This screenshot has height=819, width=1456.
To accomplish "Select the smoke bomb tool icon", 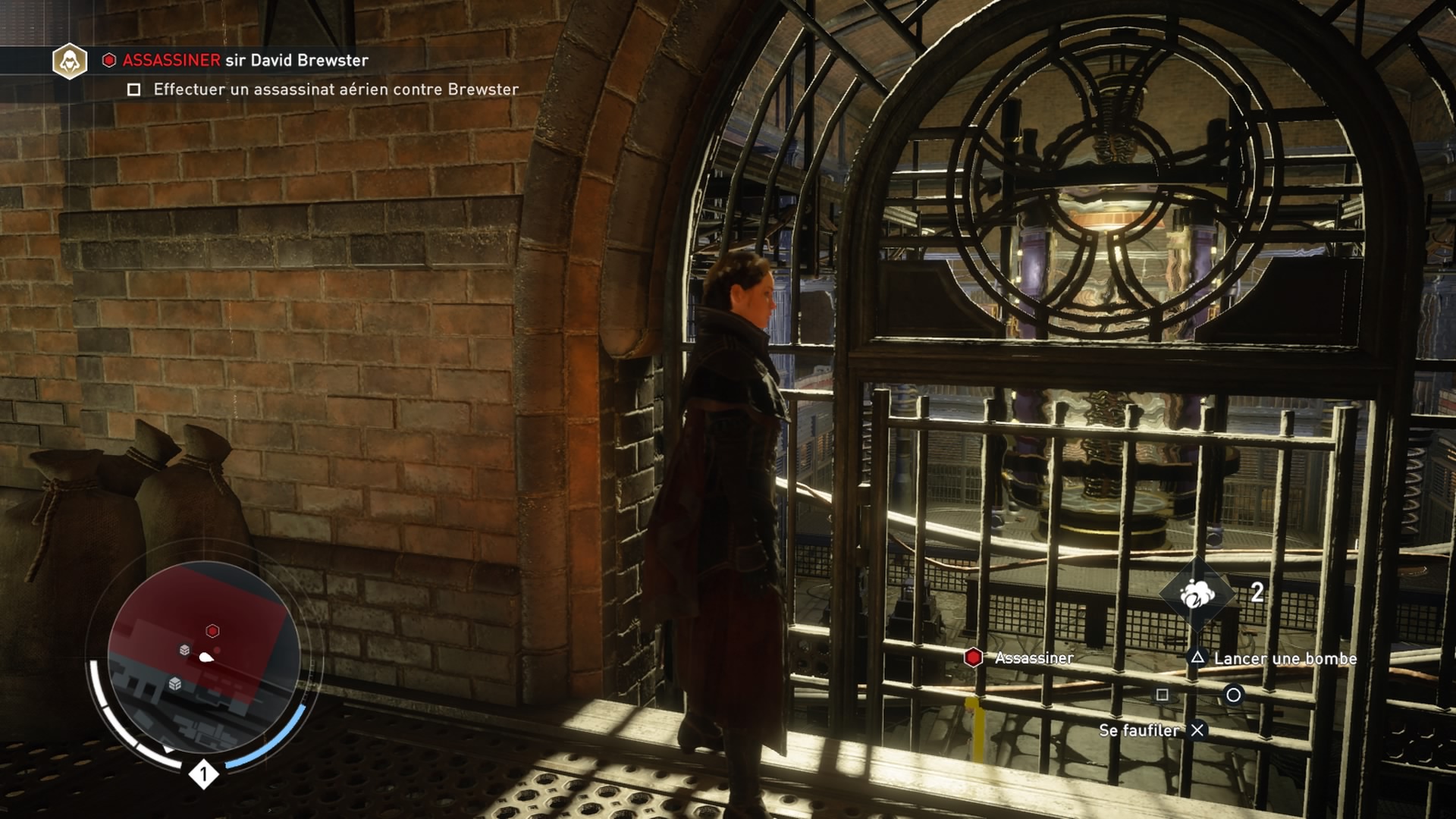I will (x=1197, y=593).
